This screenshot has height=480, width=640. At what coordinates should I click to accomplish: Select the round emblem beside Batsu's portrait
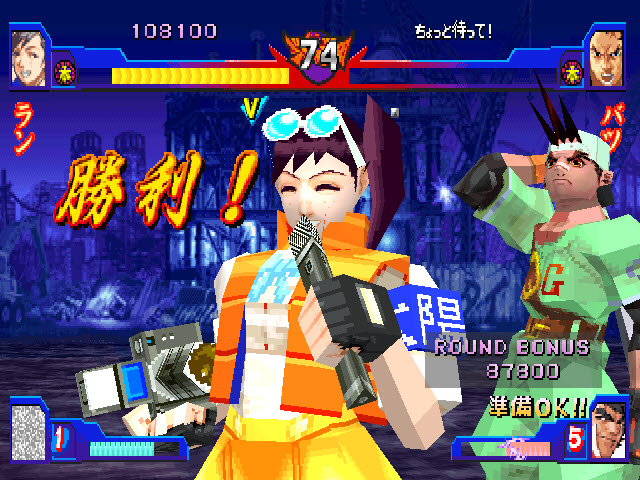[574, 70]
